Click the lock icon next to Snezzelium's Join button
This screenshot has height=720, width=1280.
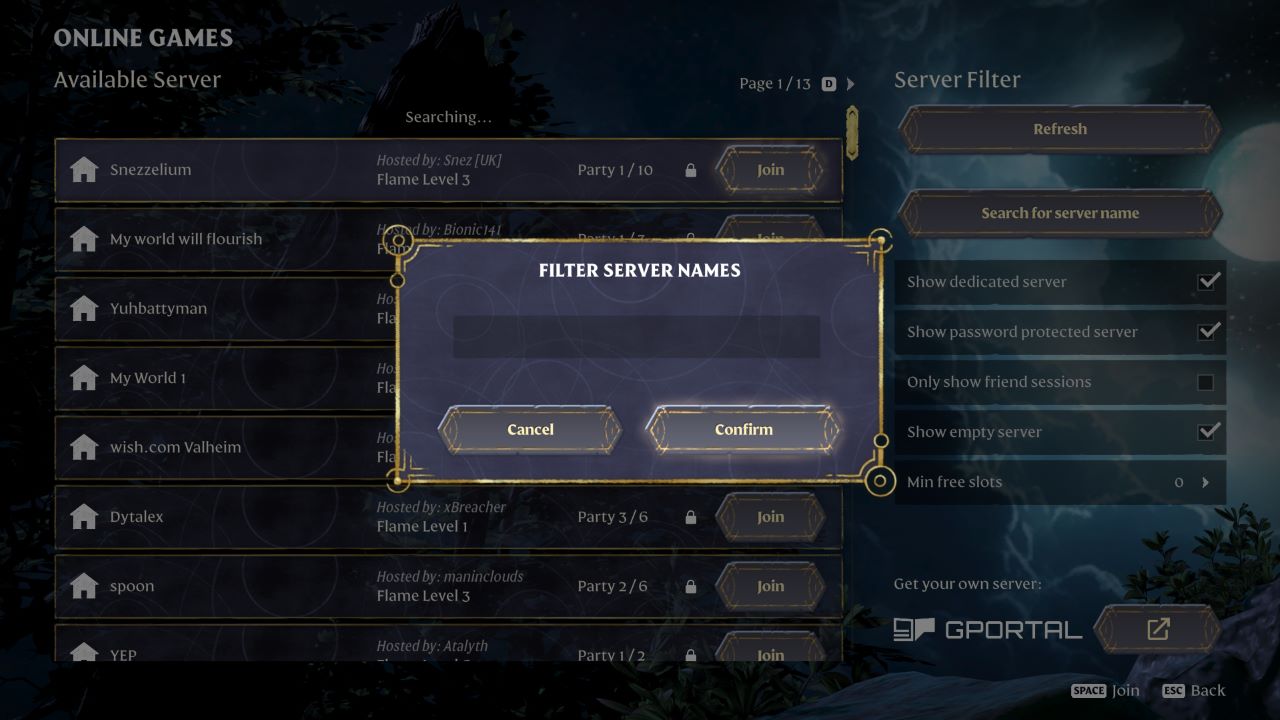point(690,170)
